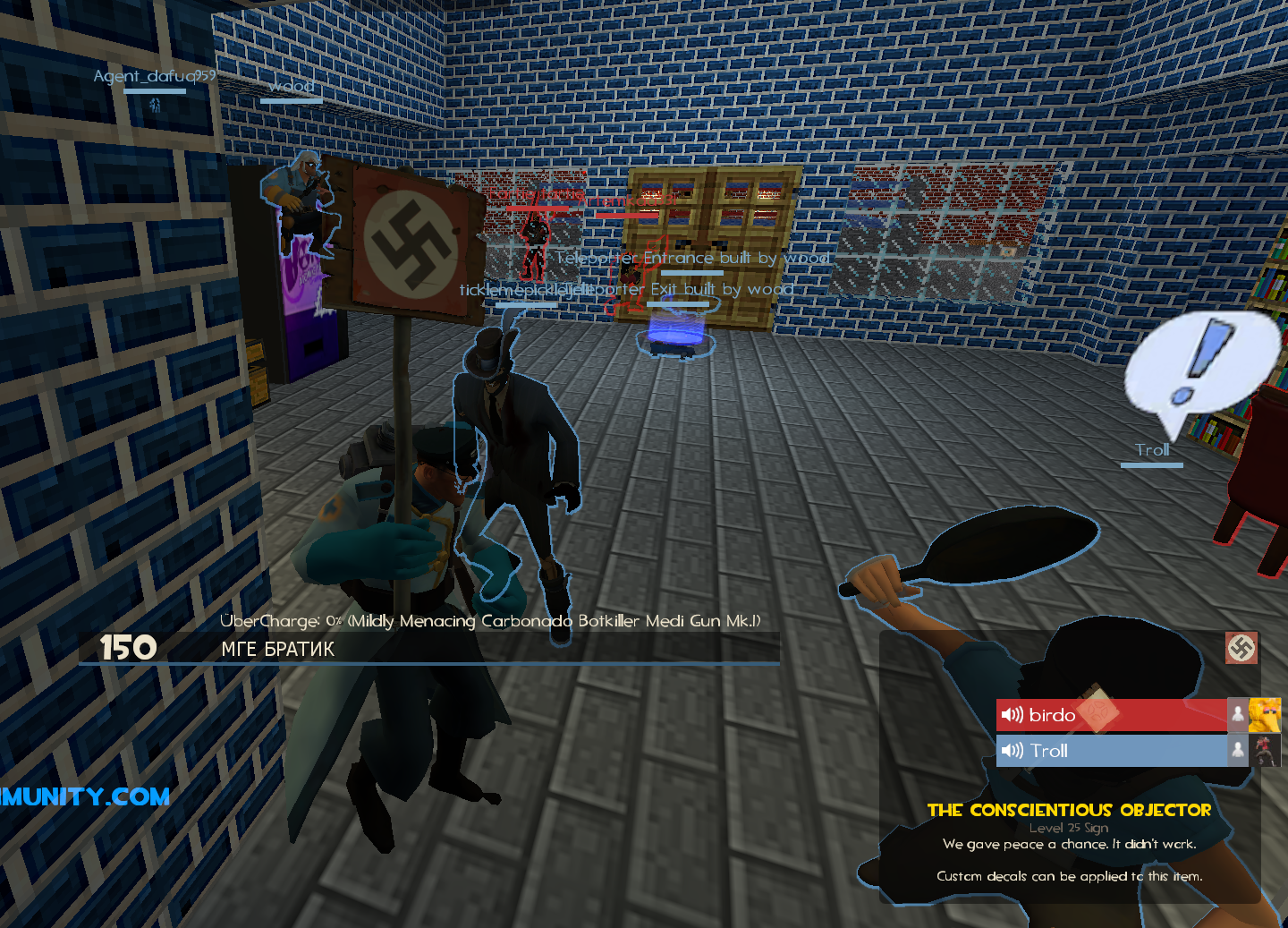Mute Troll's voice speaker icon
Viewport: 1288px width, 928px height.
tap(1012, 751)
